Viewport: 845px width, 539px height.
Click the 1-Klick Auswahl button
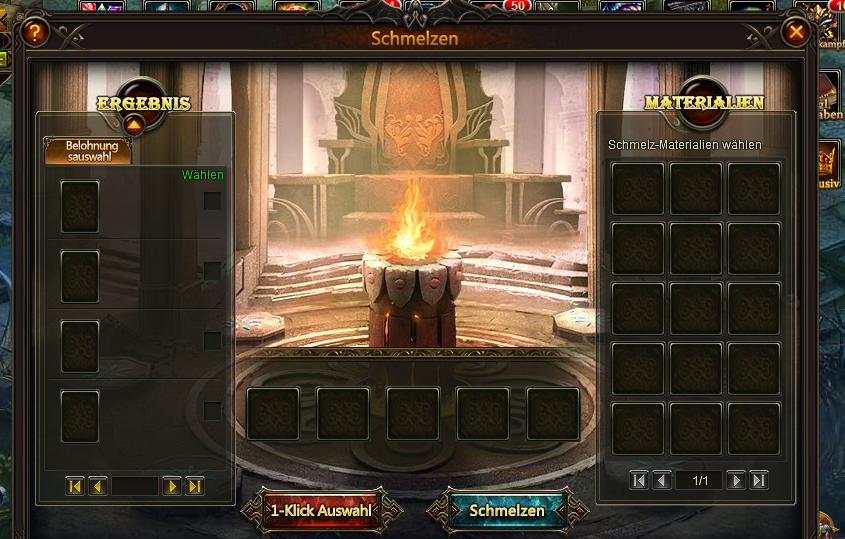coord(321,511)
